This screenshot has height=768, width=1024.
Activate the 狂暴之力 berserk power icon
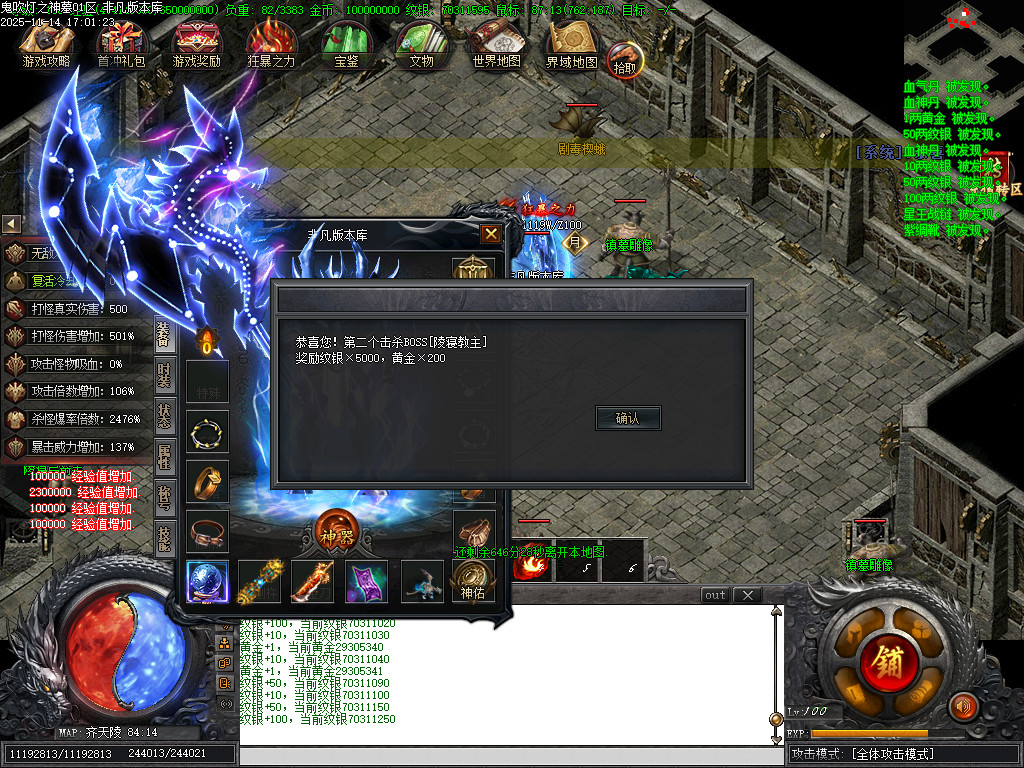click(x=271, y=45)
